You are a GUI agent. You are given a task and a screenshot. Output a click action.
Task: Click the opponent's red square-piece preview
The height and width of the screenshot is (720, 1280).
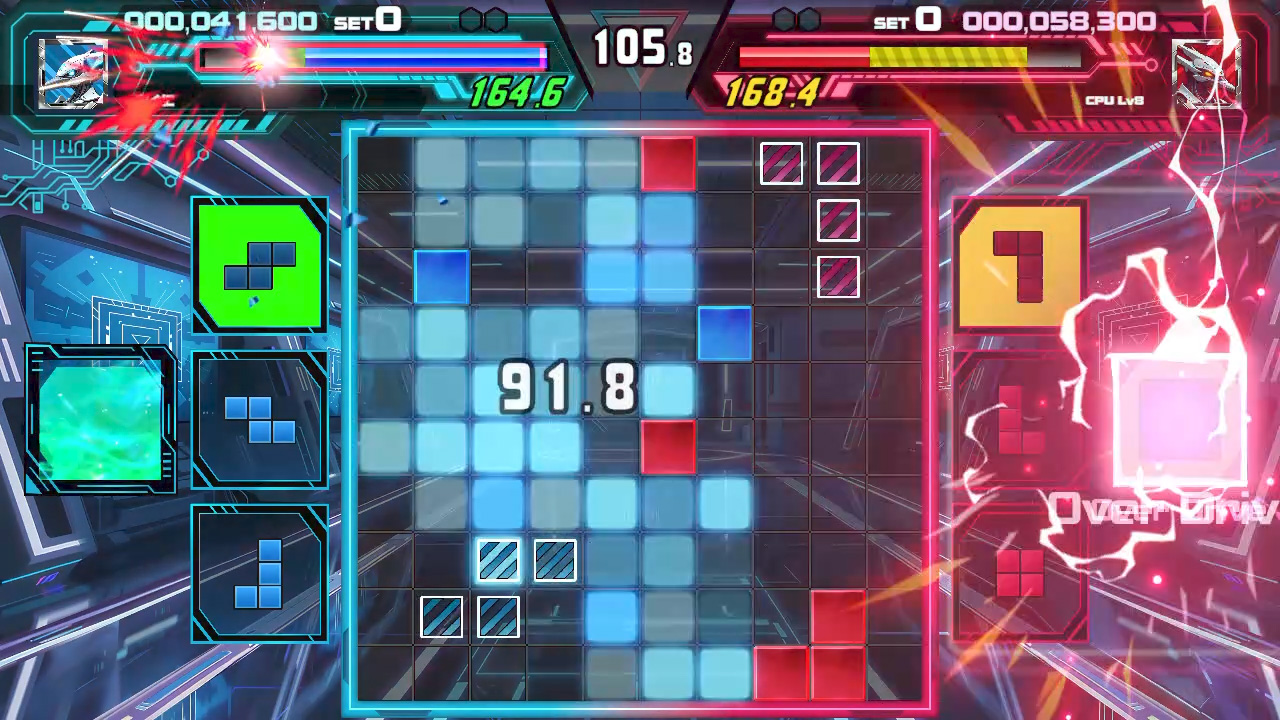1019,572
